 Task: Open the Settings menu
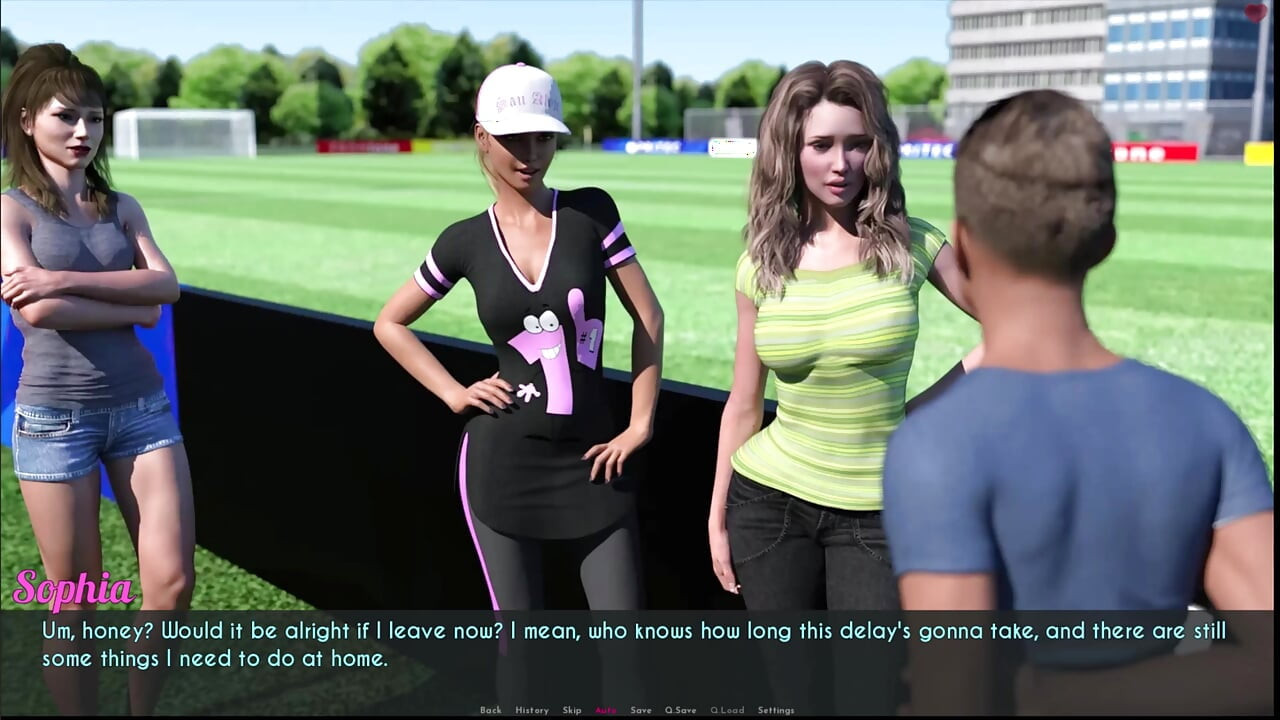(776, 709)
